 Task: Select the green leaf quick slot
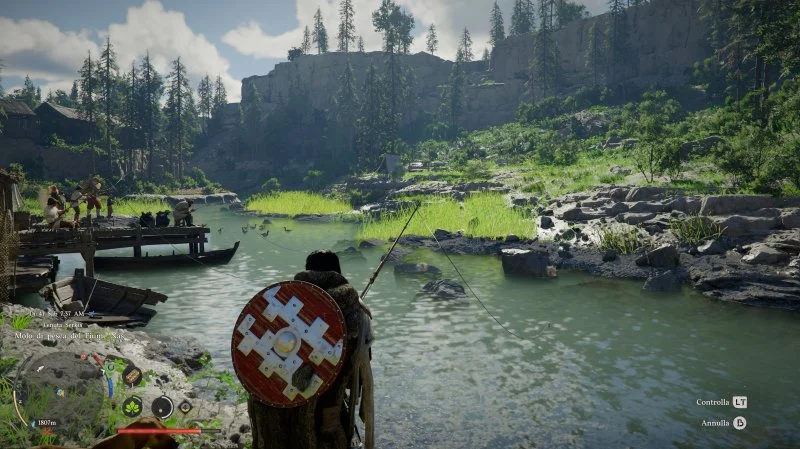coord(132,407)
